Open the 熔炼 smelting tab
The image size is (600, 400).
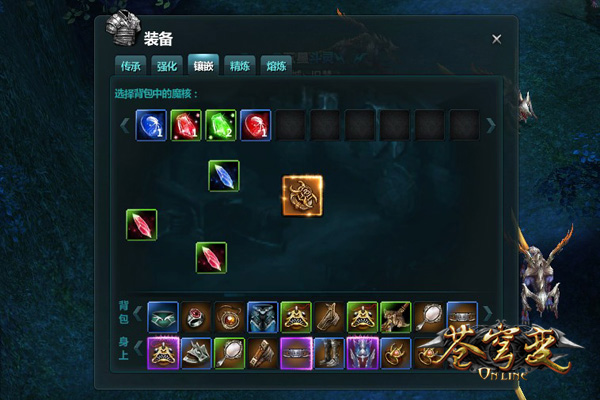[274, 66]
